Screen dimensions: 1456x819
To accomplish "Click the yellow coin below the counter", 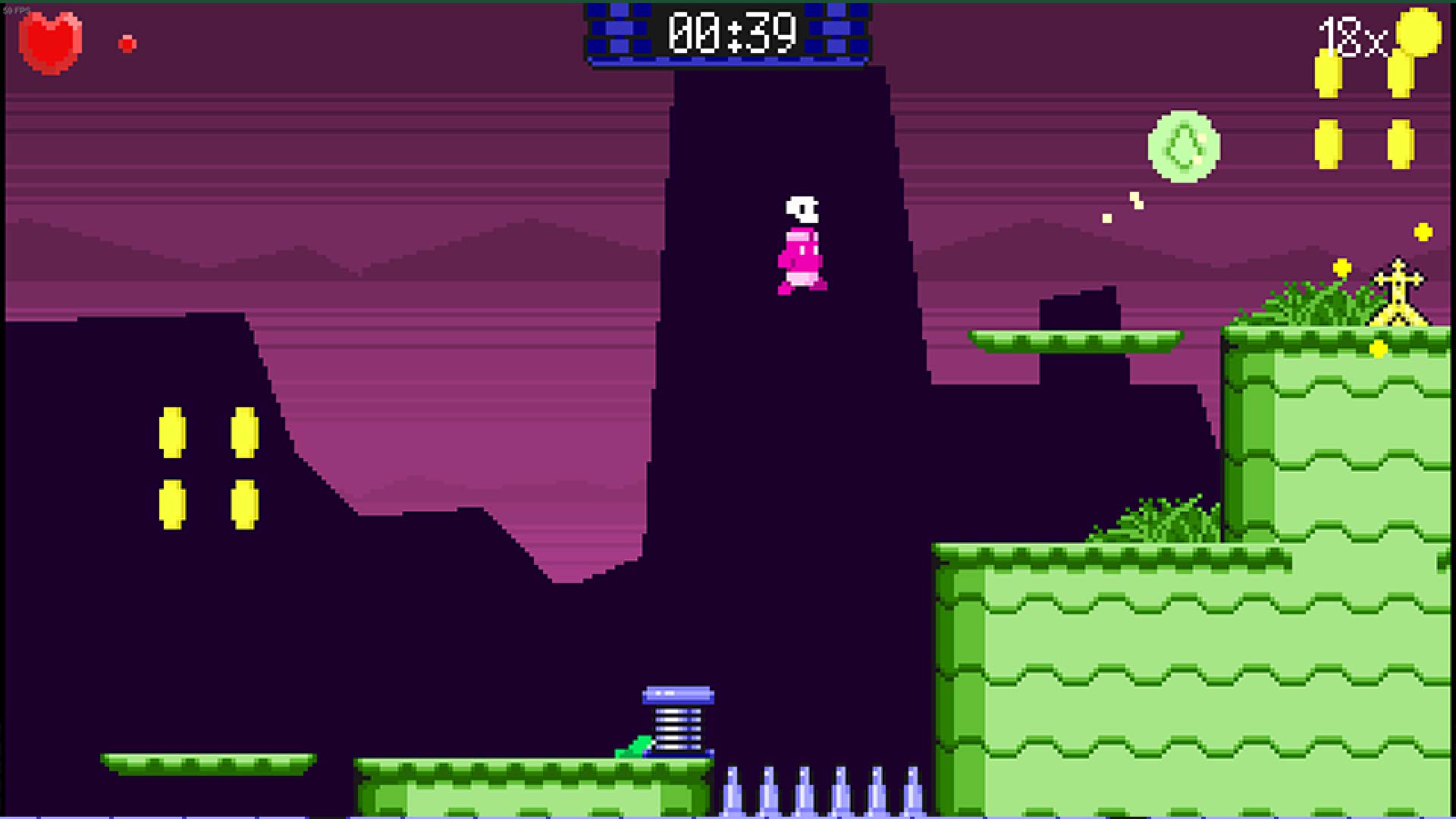I will tap(1328, 74).
